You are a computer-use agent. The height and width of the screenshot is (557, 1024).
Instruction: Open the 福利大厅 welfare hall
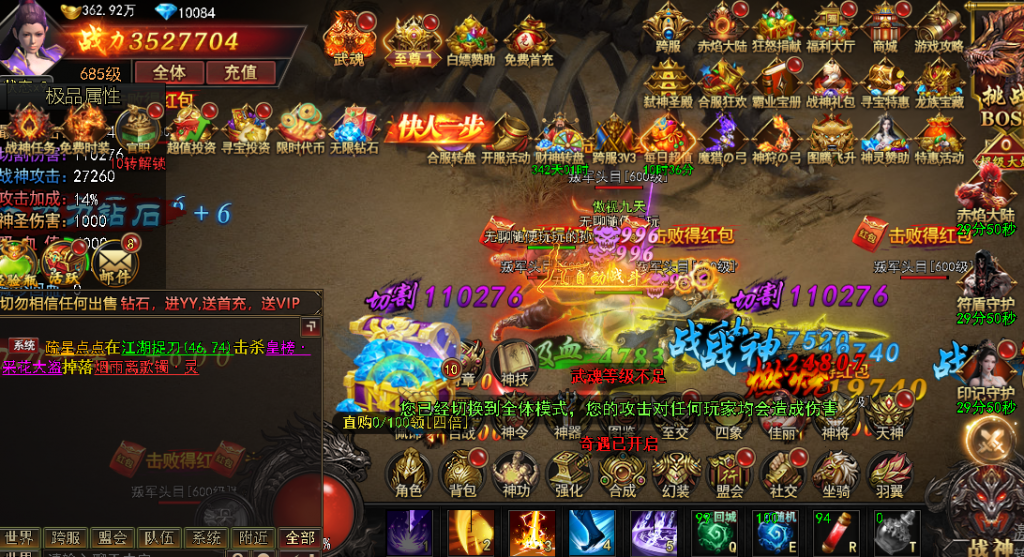click(x=831, y=28)
